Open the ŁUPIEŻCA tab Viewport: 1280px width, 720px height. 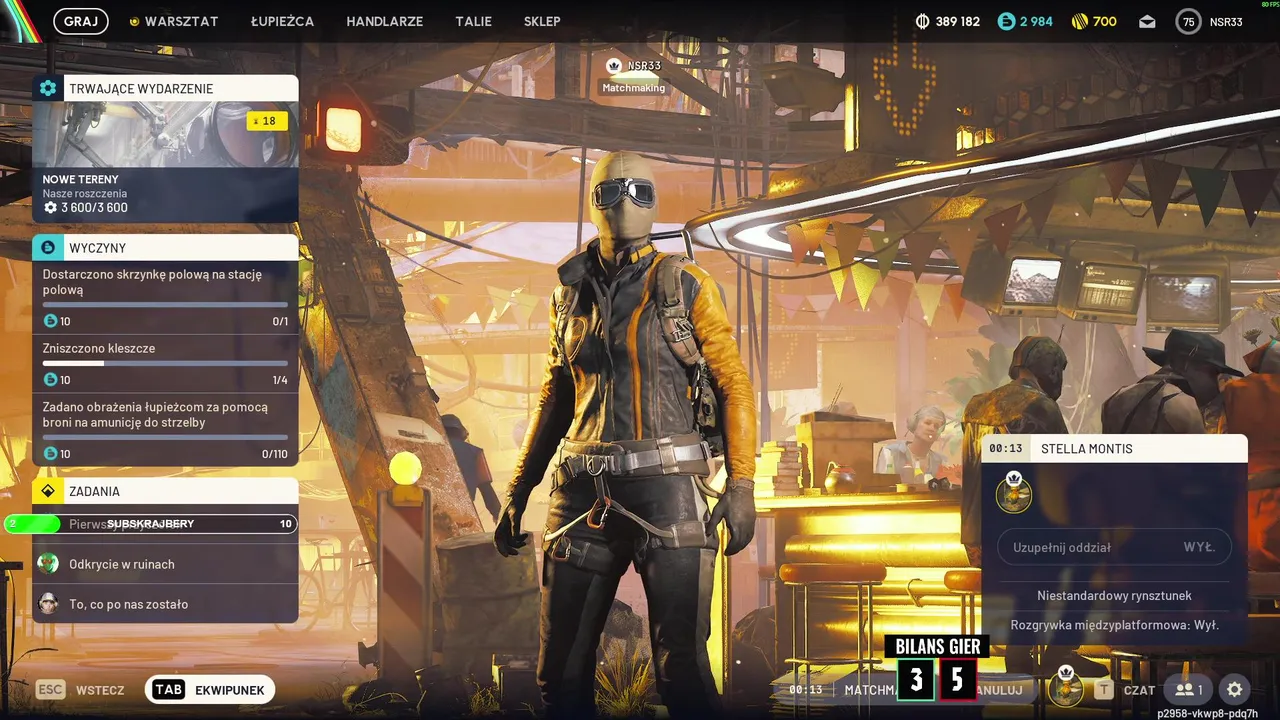click(282, 21)
